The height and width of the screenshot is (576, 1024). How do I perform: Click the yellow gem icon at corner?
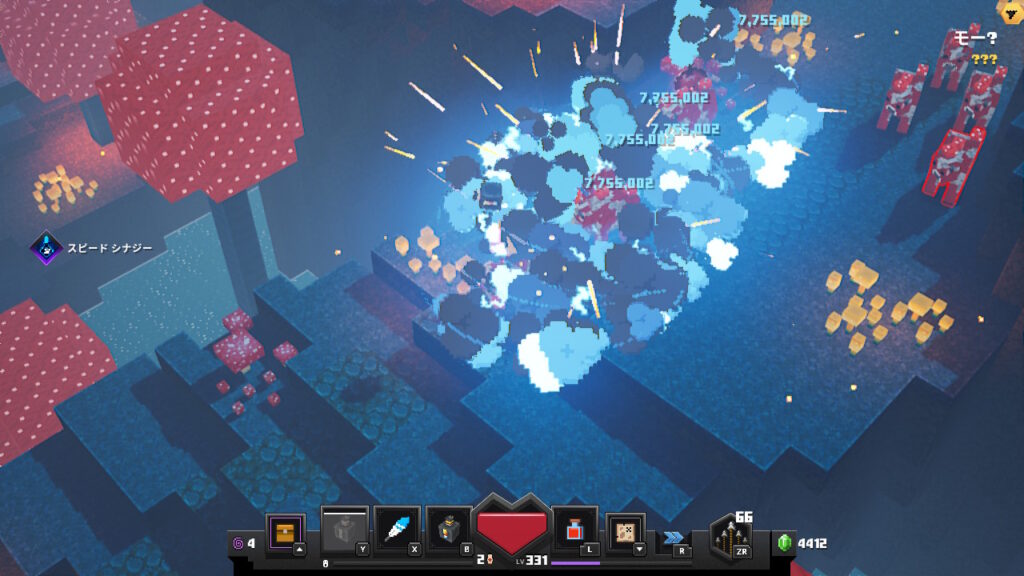[x=1009, y=12]
